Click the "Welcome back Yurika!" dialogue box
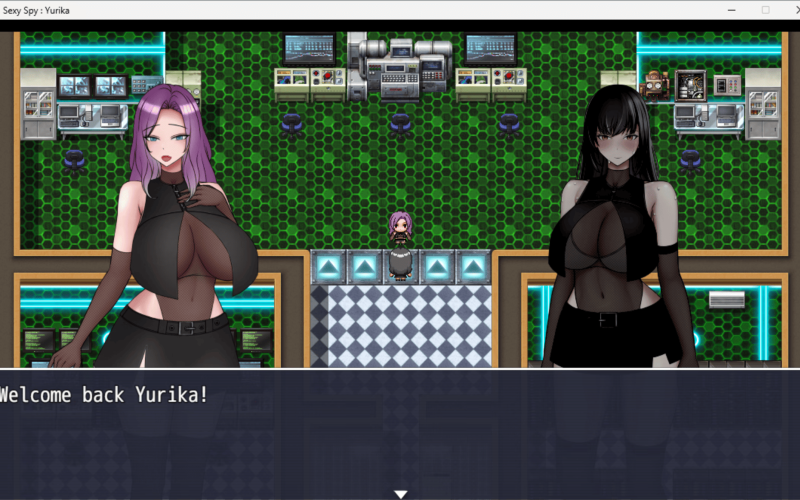This screenshot has height=500, width=800. click(400, 432)
